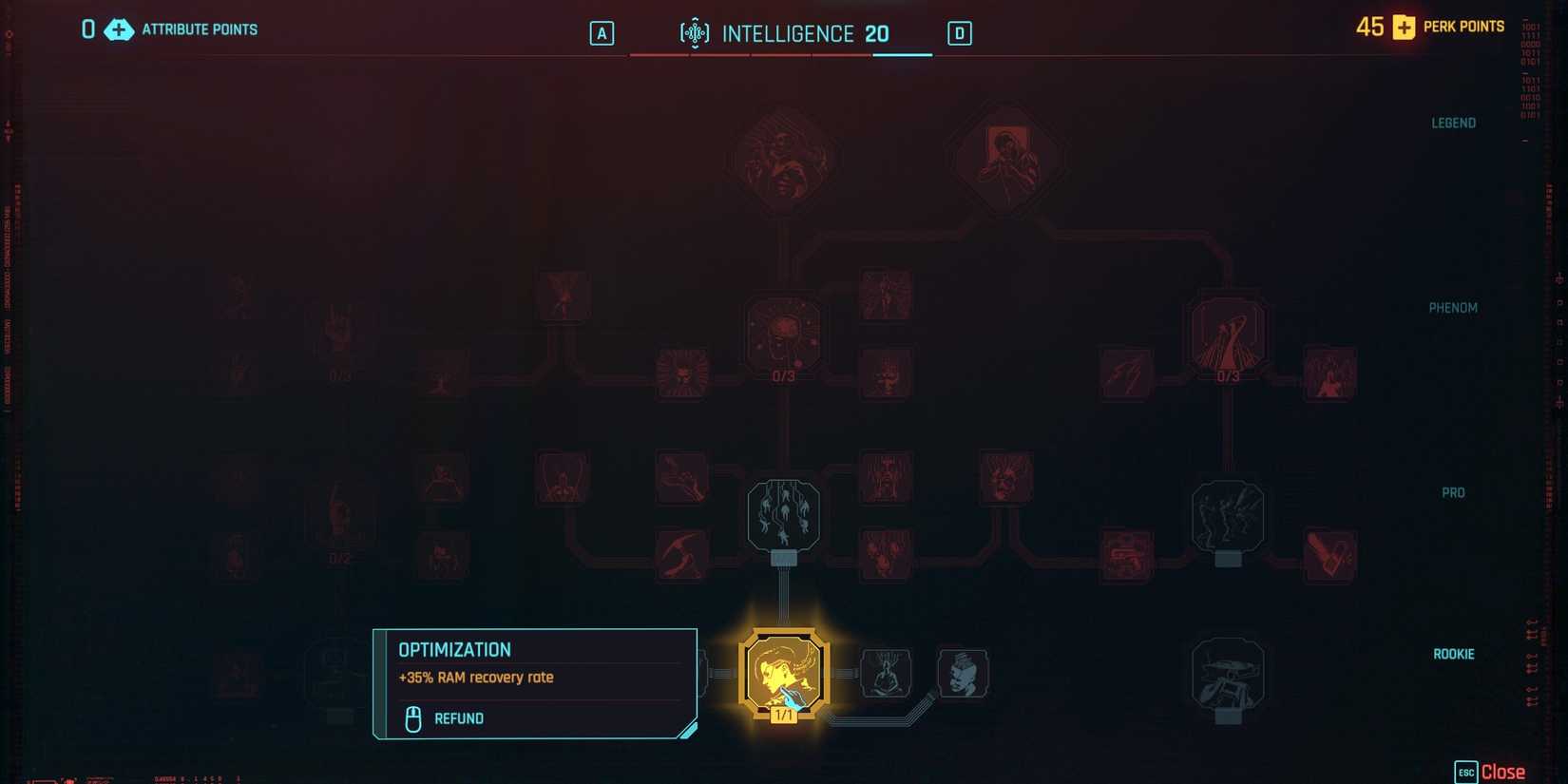Click Refund in the Optimization tooltip
This screenshot has width=1568, height=784.
point(459,718)
